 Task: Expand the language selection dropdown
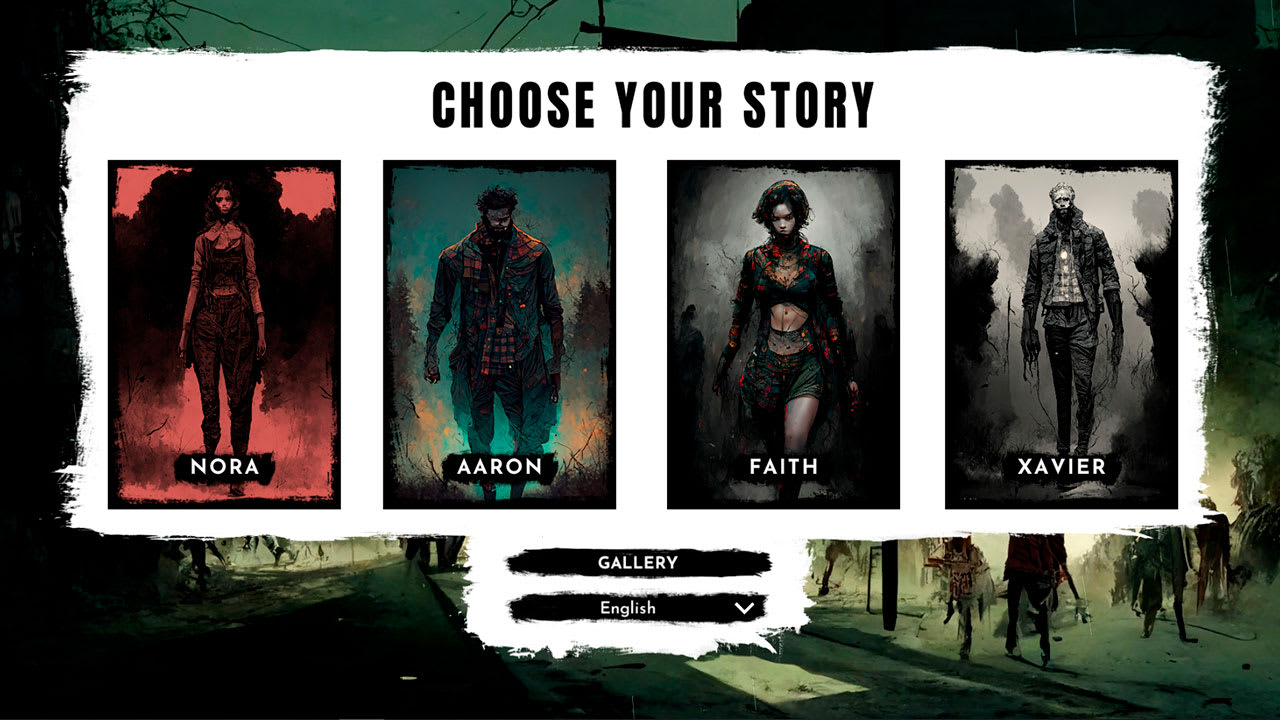click(640, 607)
